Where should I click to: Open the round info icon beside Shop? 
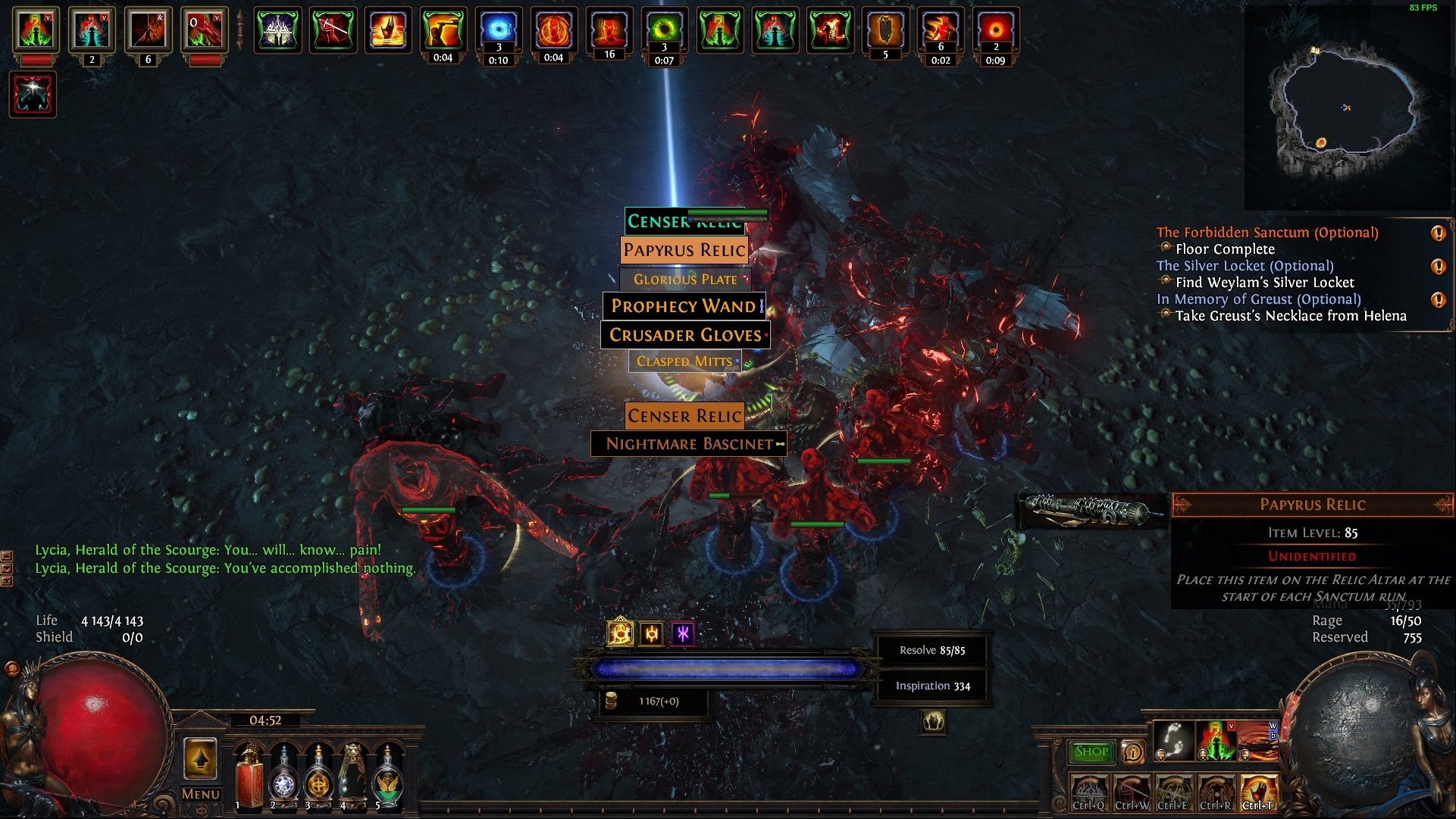coord(1132,752)
